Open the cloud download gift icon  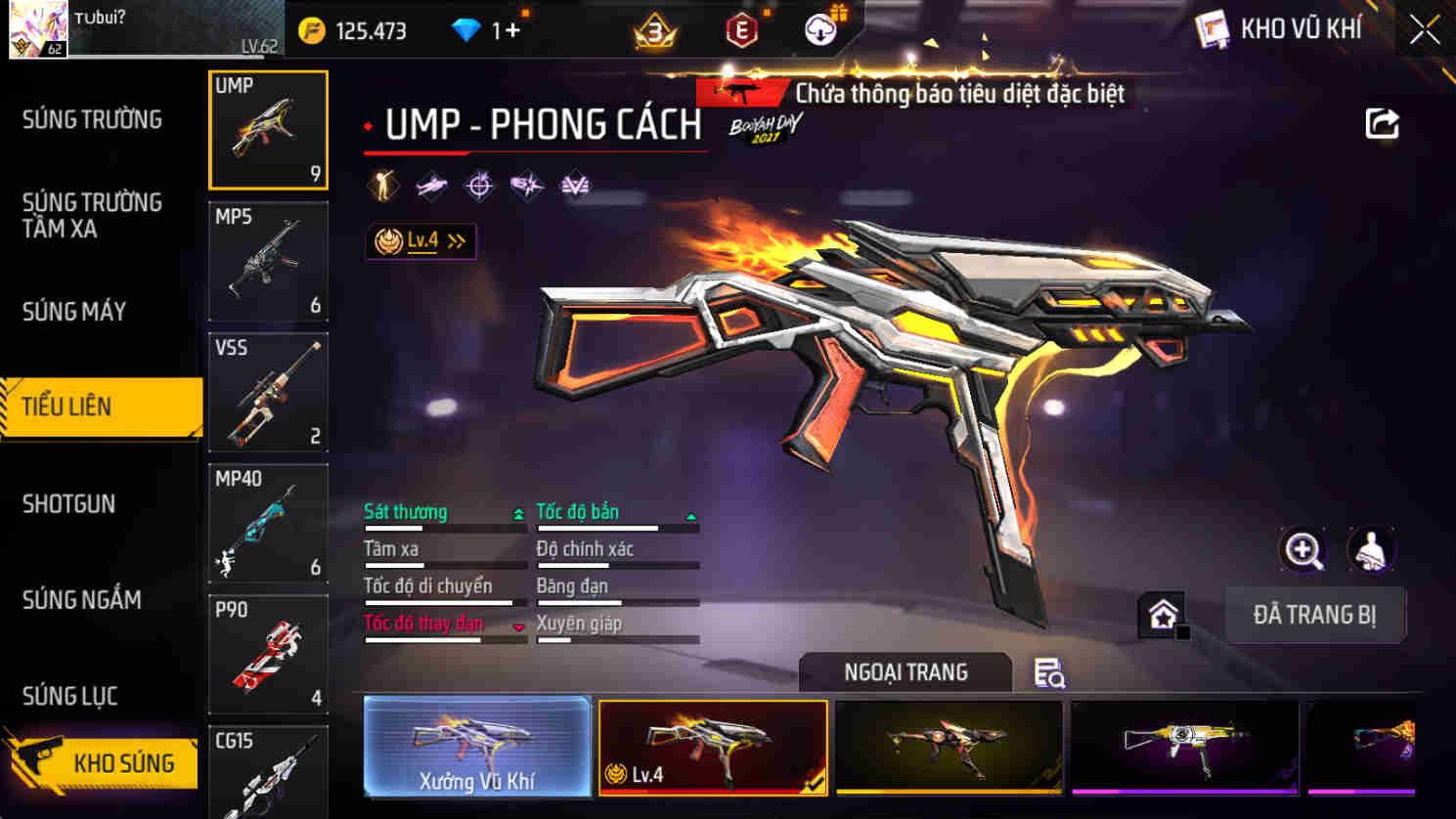[821, 27]
